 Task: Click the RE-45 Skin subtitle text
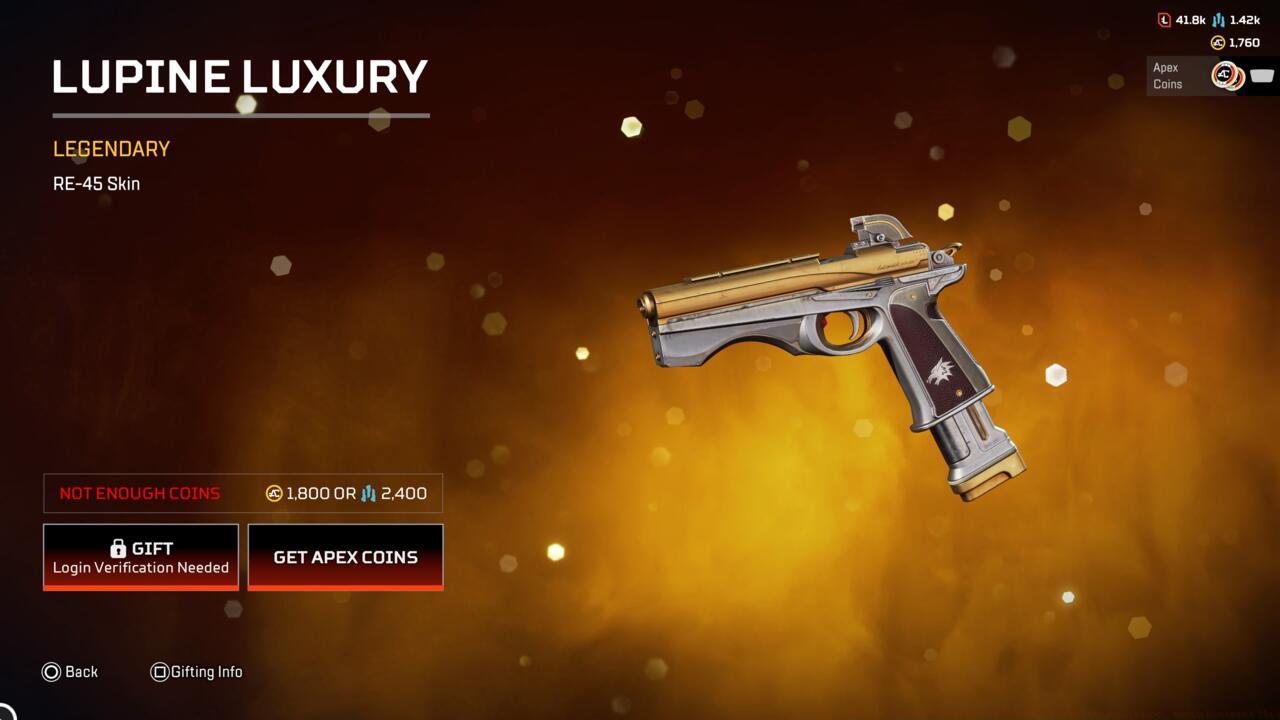96,183
